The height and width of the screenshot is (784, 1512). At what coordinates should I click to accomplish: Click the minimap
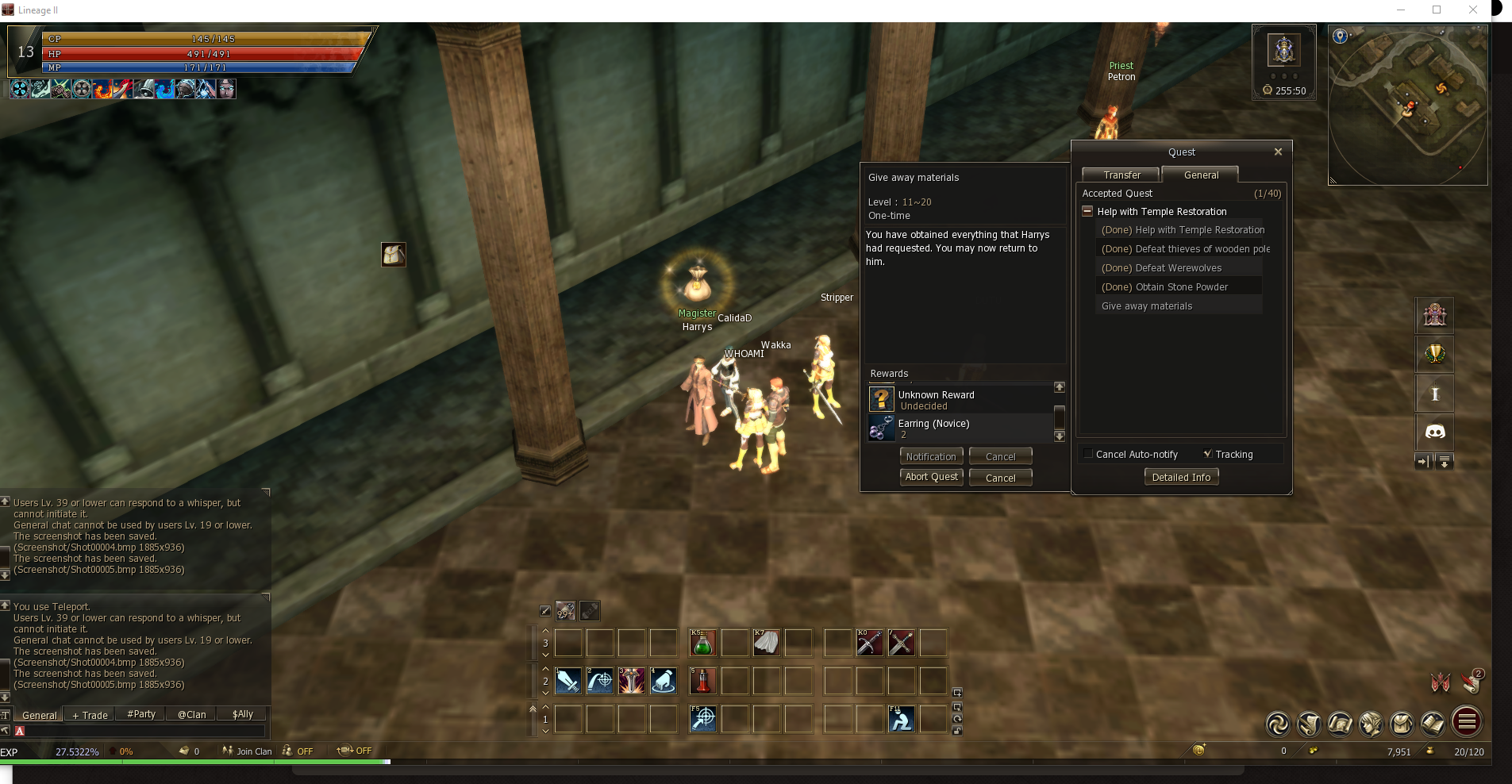pos(1407,105)
